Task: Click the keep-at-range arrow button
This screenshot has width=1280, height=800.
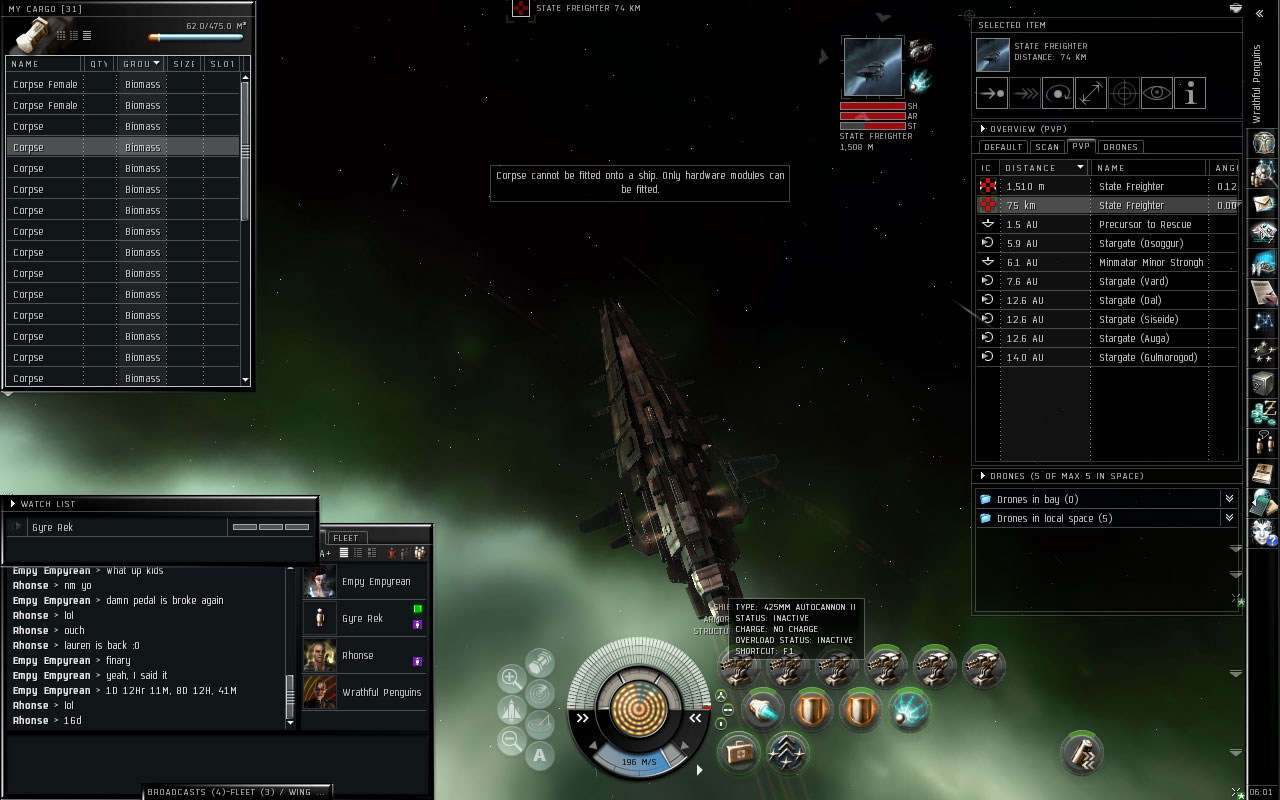Action: [1091, 93]
